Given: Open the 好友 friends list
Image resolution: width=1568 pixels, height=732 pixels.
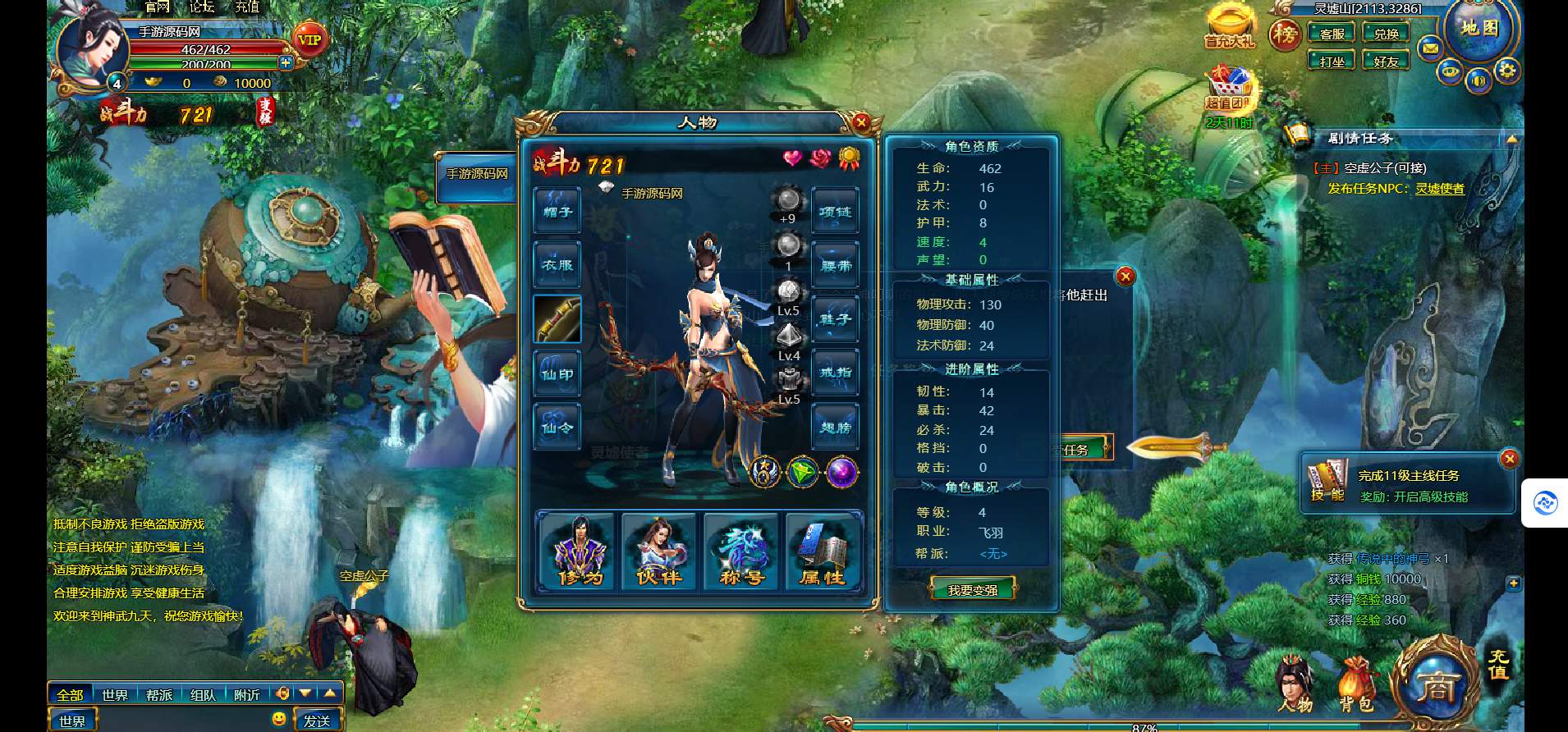Looking at the screenshot, I should click(x=1386, y=62).
